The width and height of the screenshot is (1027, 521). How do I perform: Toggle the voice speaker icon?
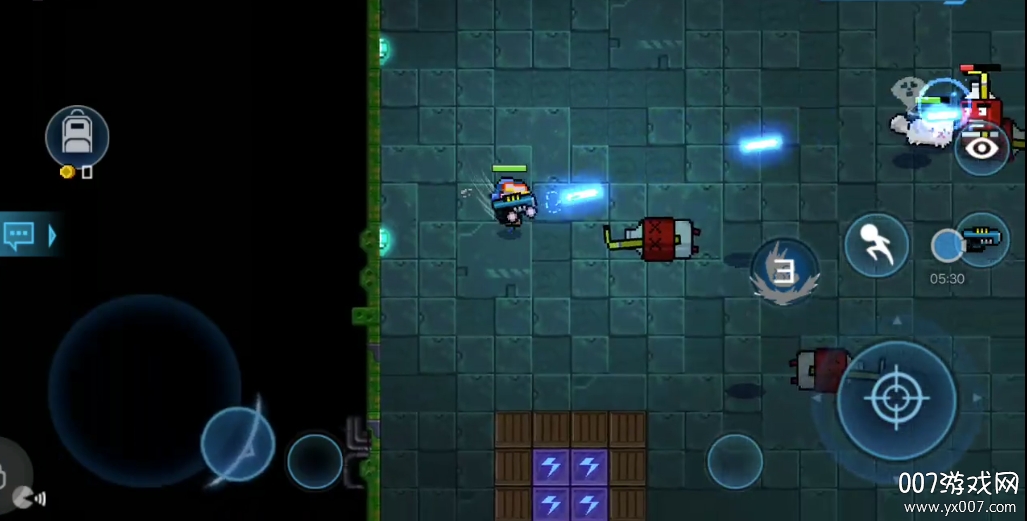[x=30, y=496]
